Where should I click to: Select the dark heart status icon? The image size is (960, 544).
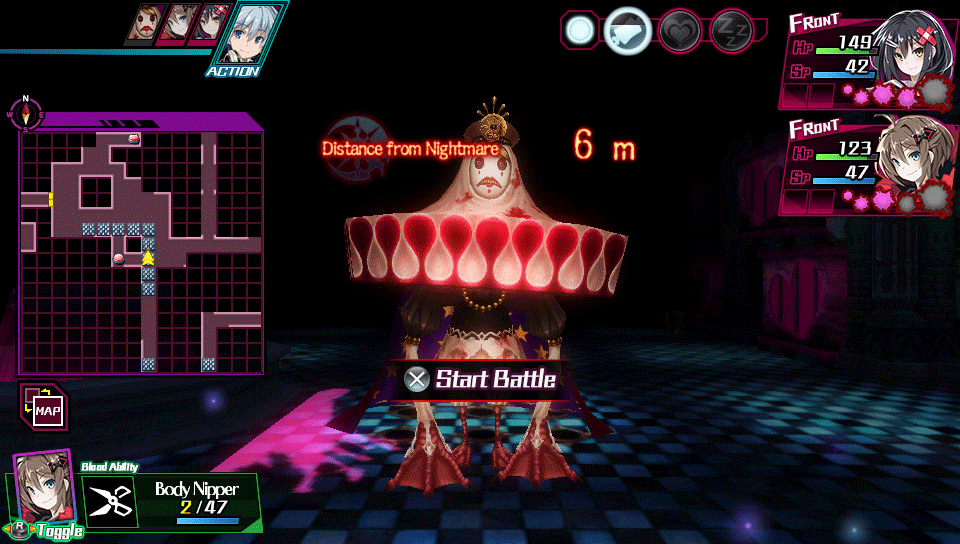coord(680,31)
